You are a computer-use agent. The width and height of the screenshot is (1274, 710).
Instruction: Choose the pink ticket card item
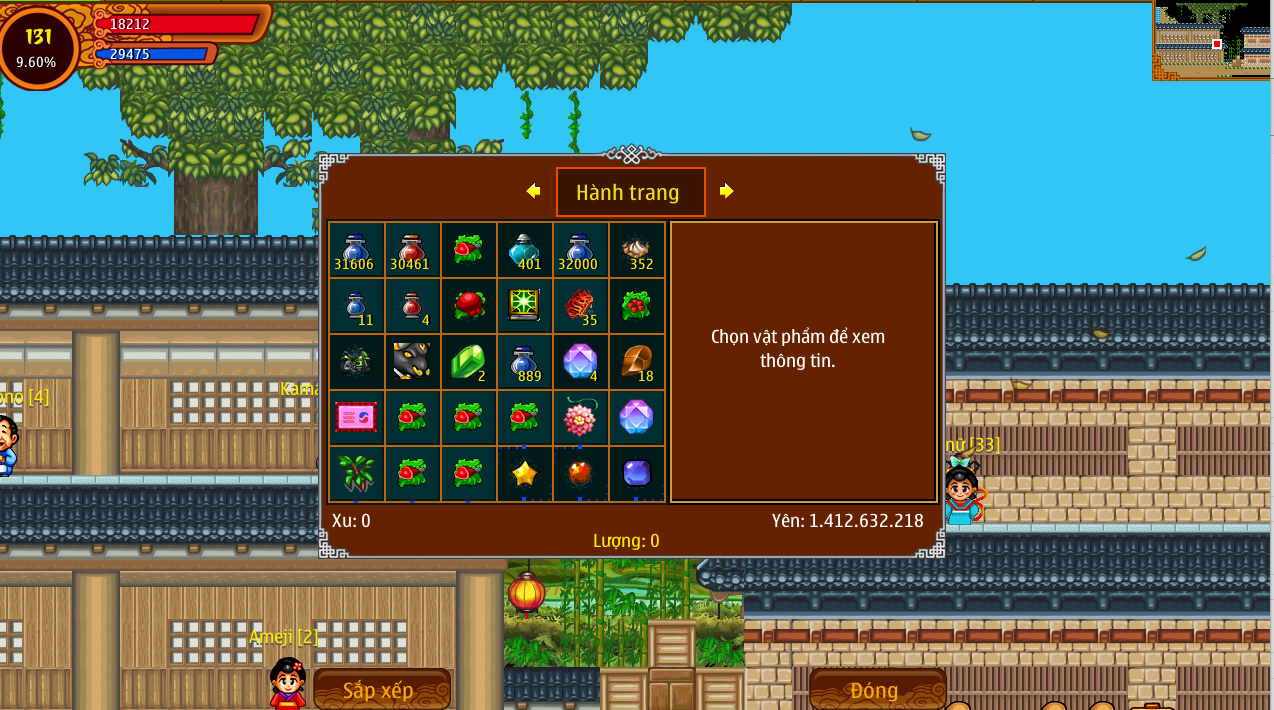click(x=356, y=417)
